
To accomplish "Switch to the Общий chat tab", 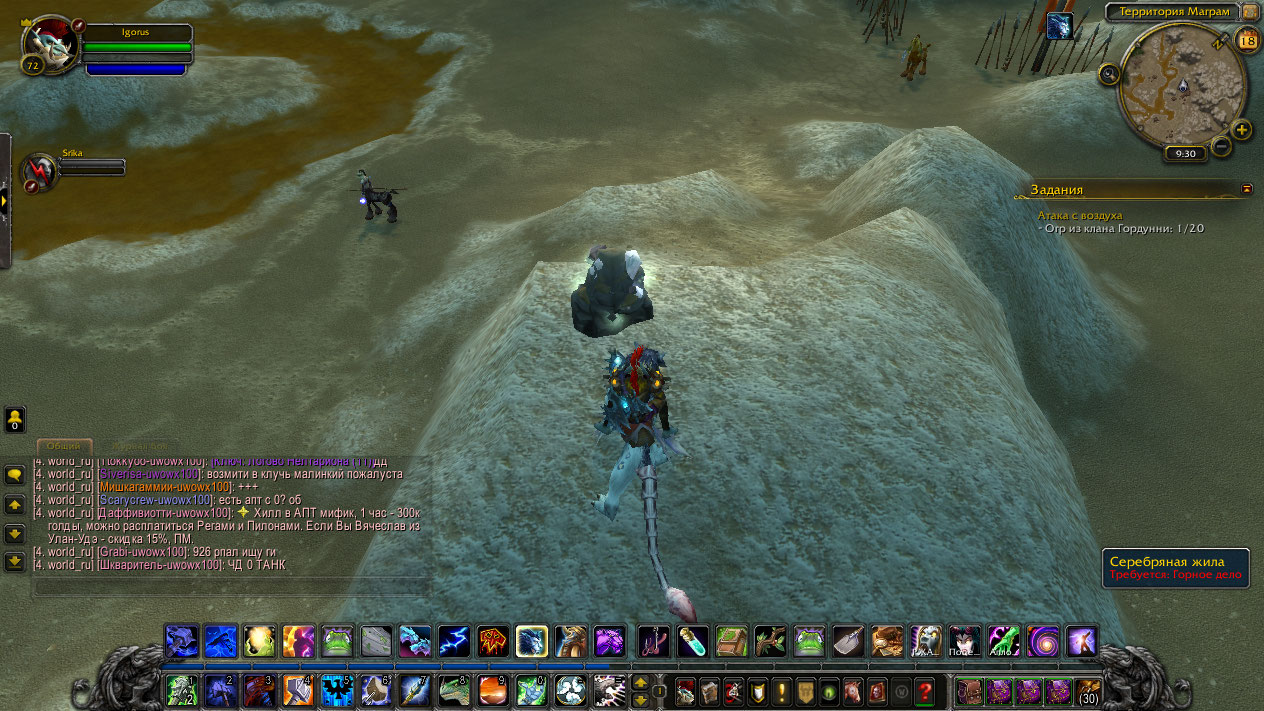I will 64,446.
